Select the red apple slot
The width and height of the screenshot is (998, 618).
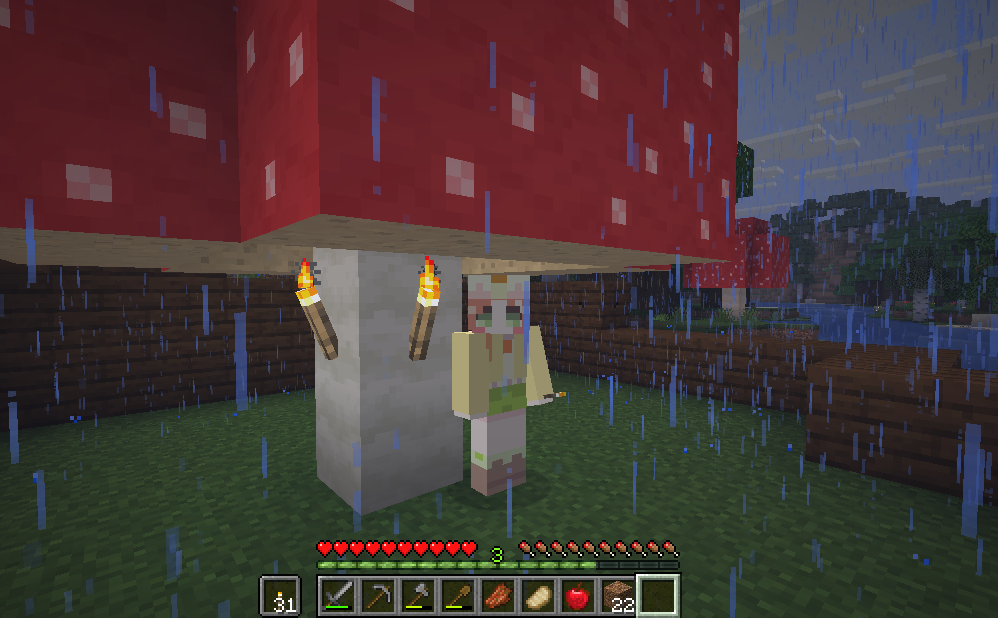coord(579,596)
